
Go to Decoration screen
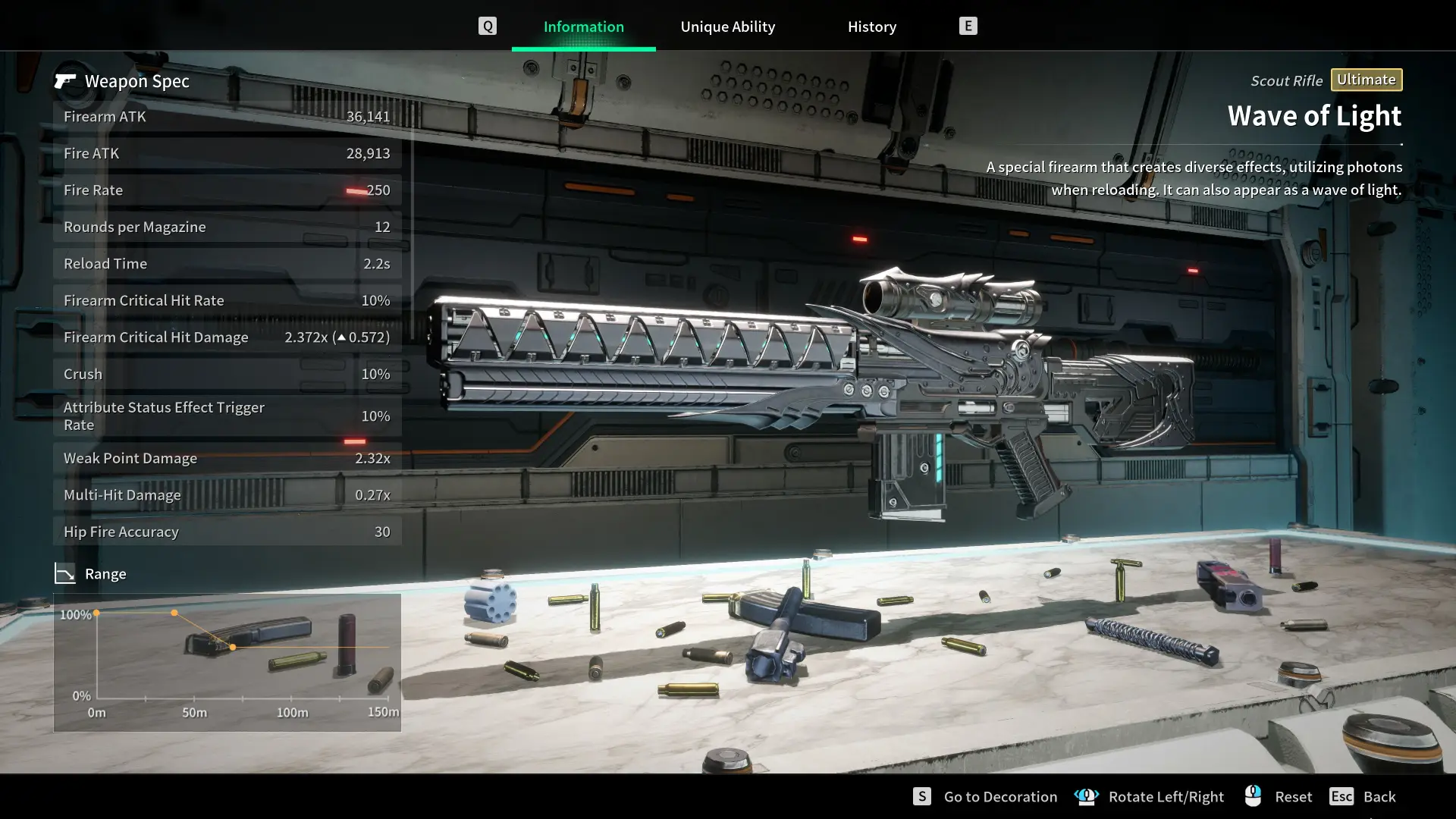[999, 796]
